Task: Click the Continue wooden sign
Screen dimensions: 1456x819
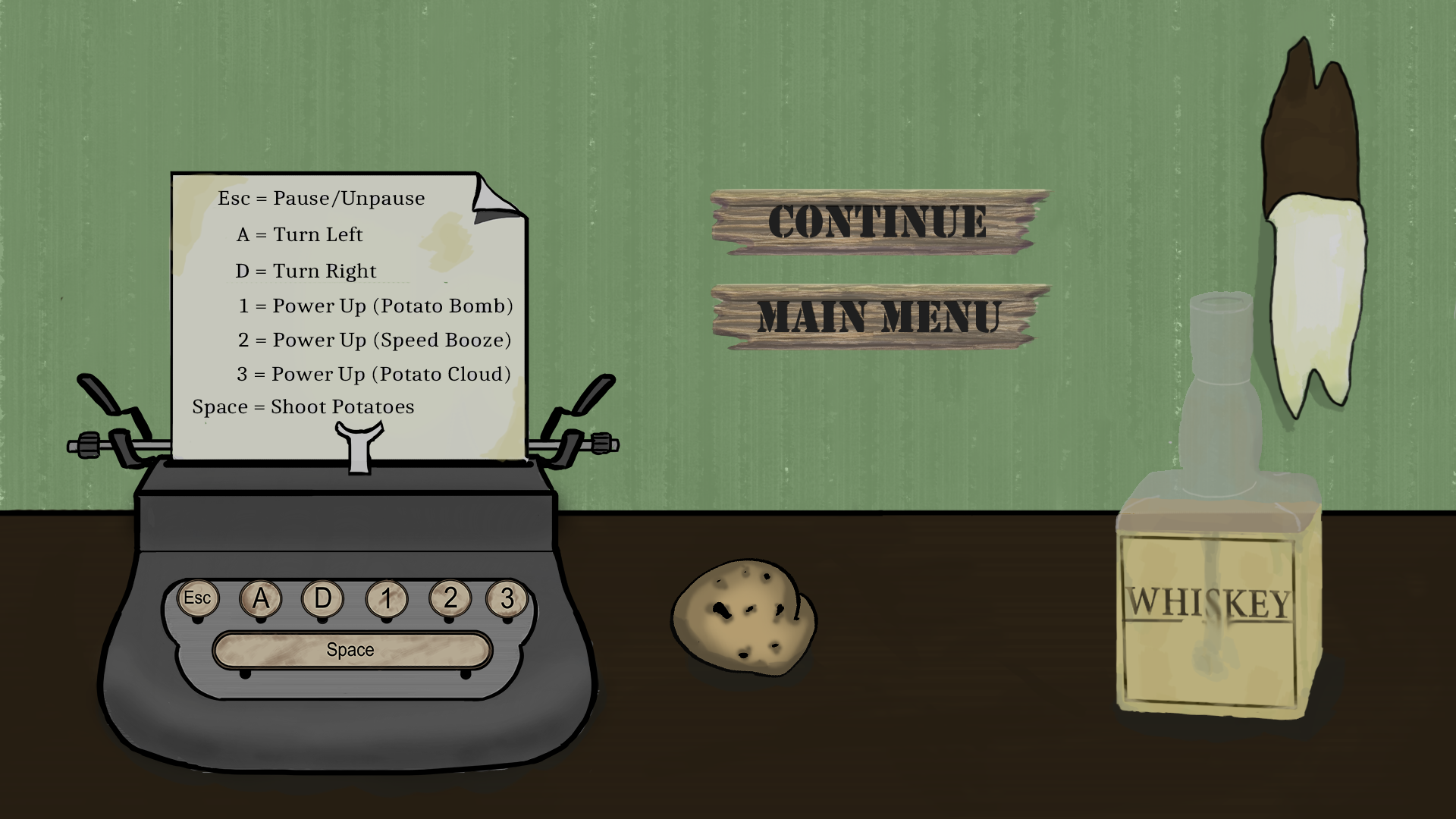Action: click(x=878, y=221)
